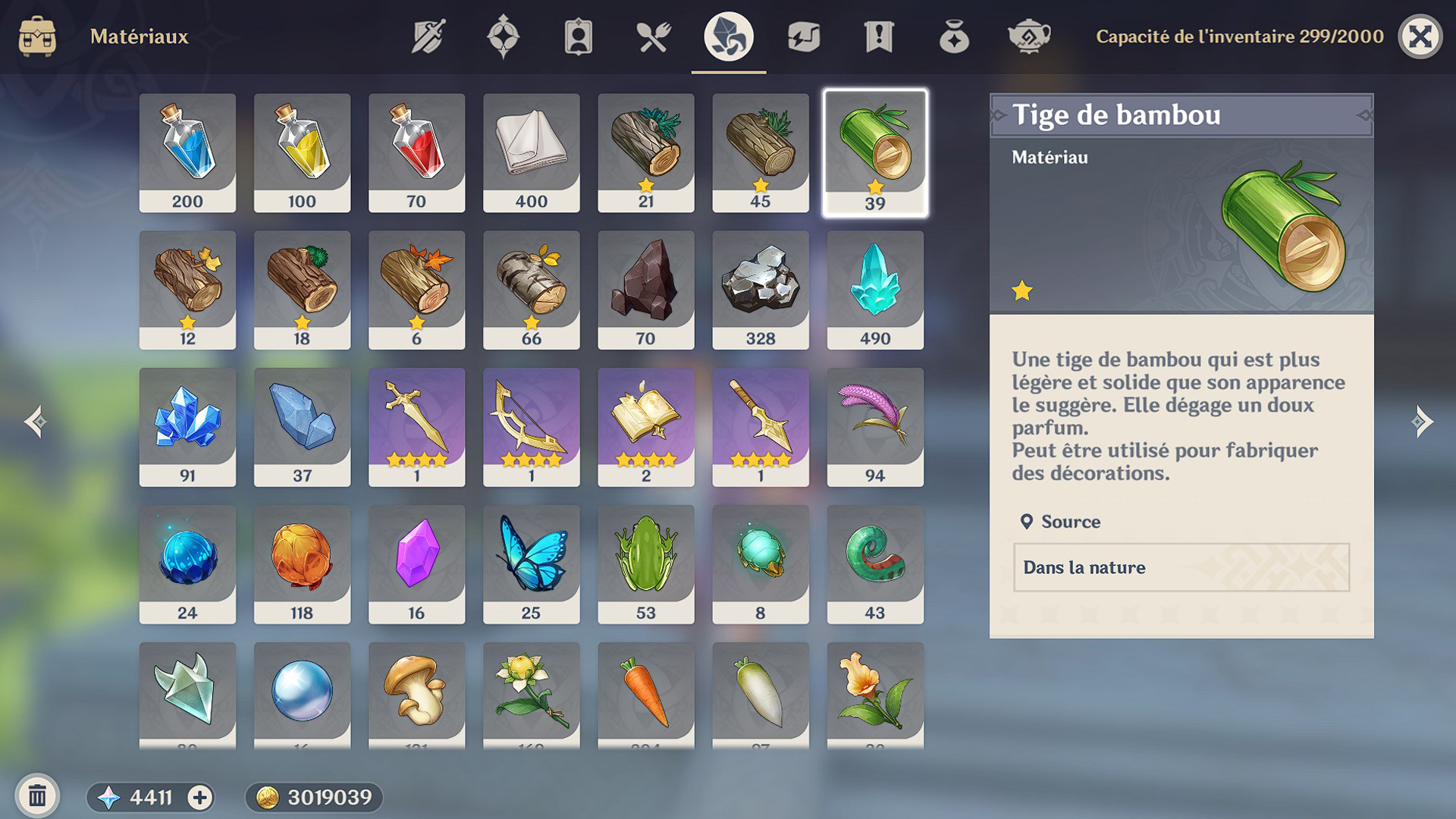1456x819 pixels.
Task: Select the white iron chunk slot
Action: coord(760,289)
